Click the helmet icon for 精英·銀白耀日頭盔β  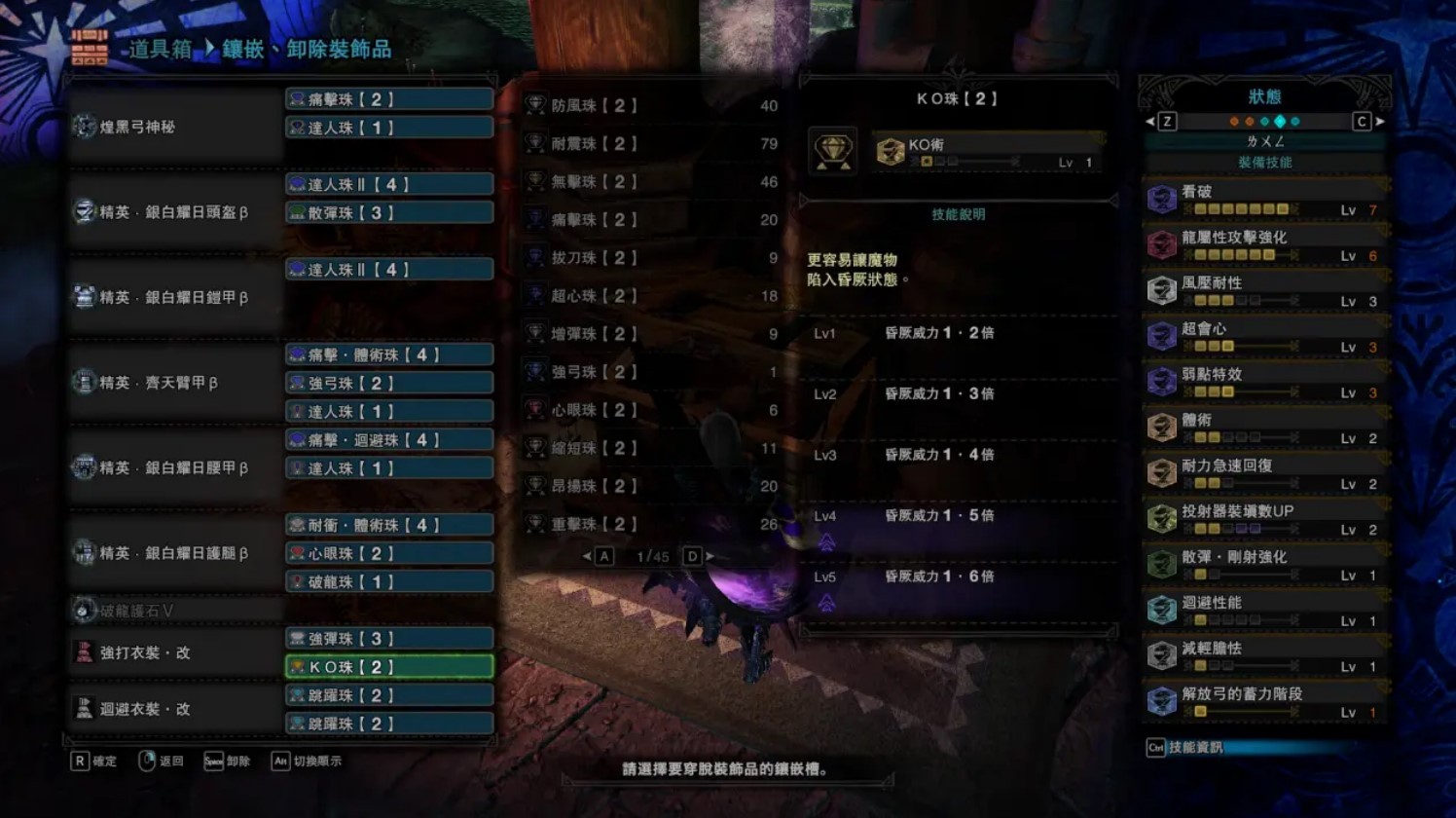point(86,210)
